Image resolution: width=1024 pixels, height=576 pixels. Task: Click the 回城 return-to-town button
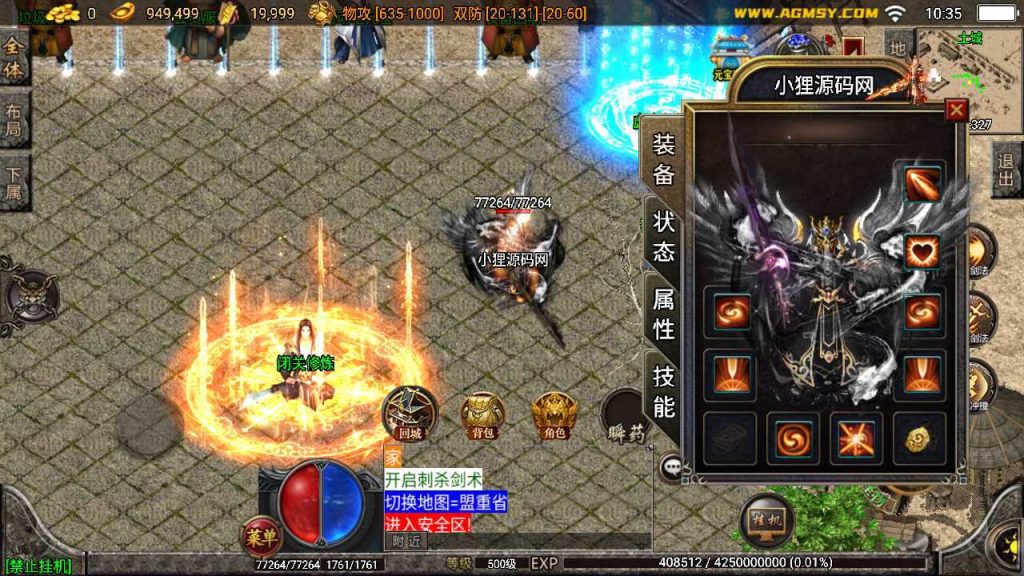[410, 411]
